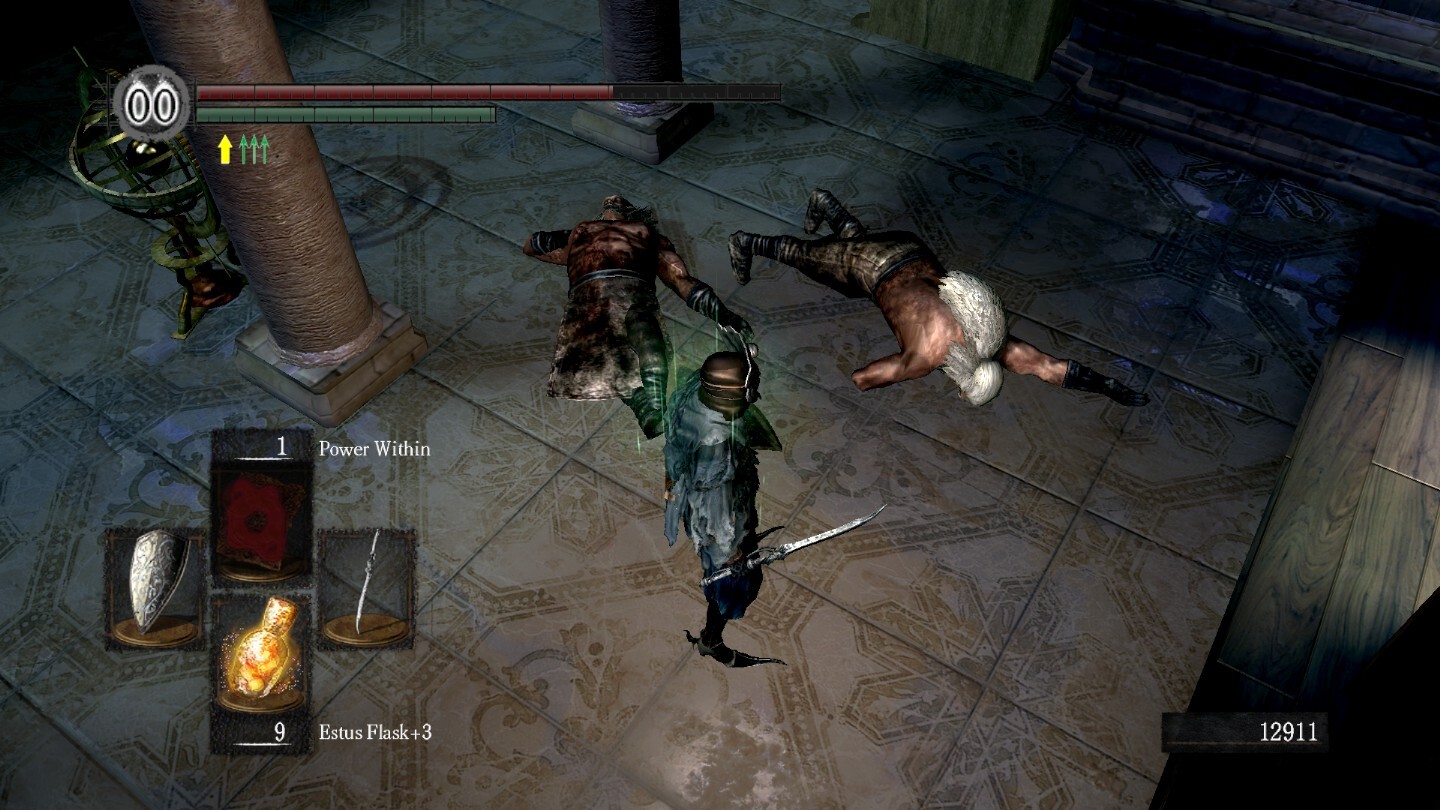Click the yellow arrow buff icon
The image size is (1440, 810).
(x=225, y=150)
